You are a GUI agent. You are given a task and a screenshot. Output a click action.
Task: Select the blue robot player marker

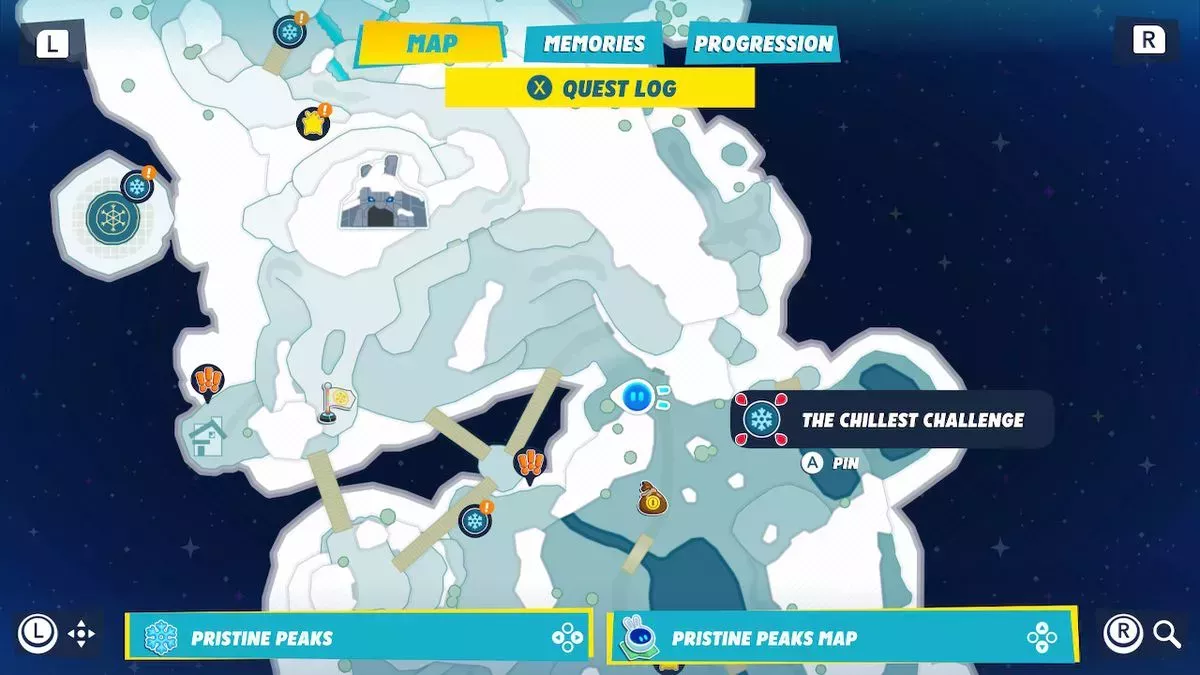coord(637,398)
